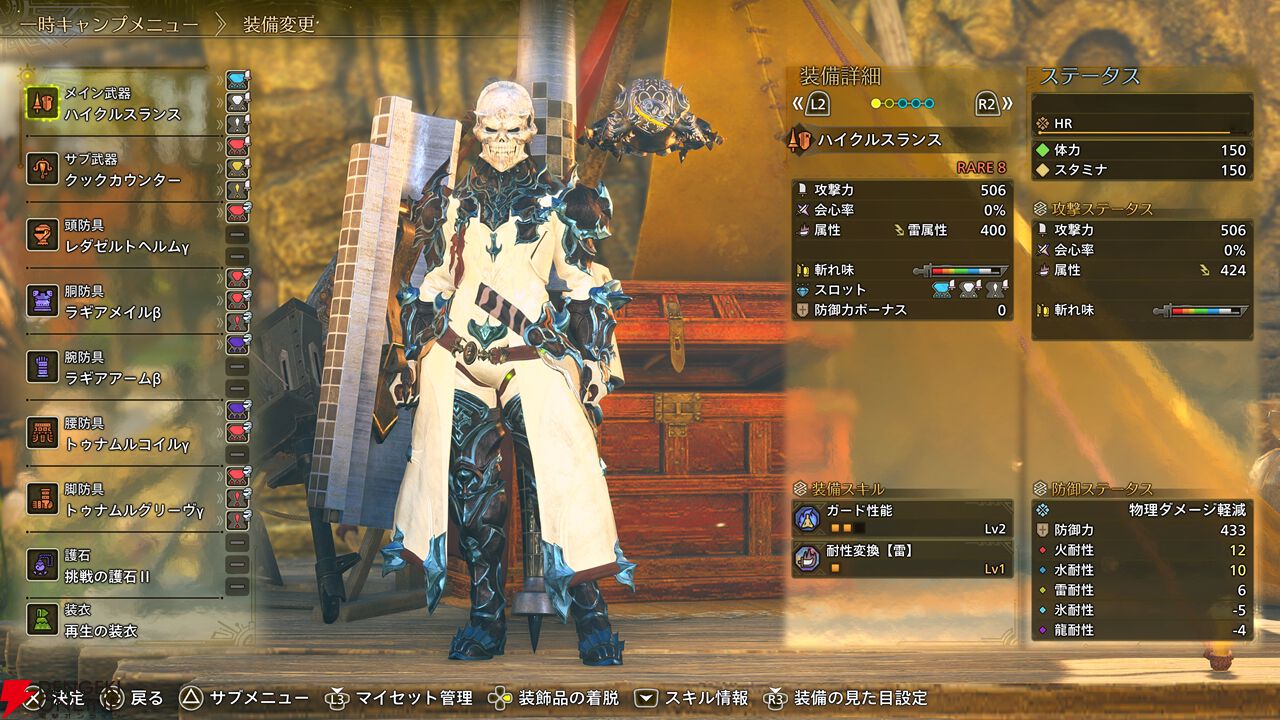
Task: Select main weapon ハイクルスランス slot
Action: [122, 104]
